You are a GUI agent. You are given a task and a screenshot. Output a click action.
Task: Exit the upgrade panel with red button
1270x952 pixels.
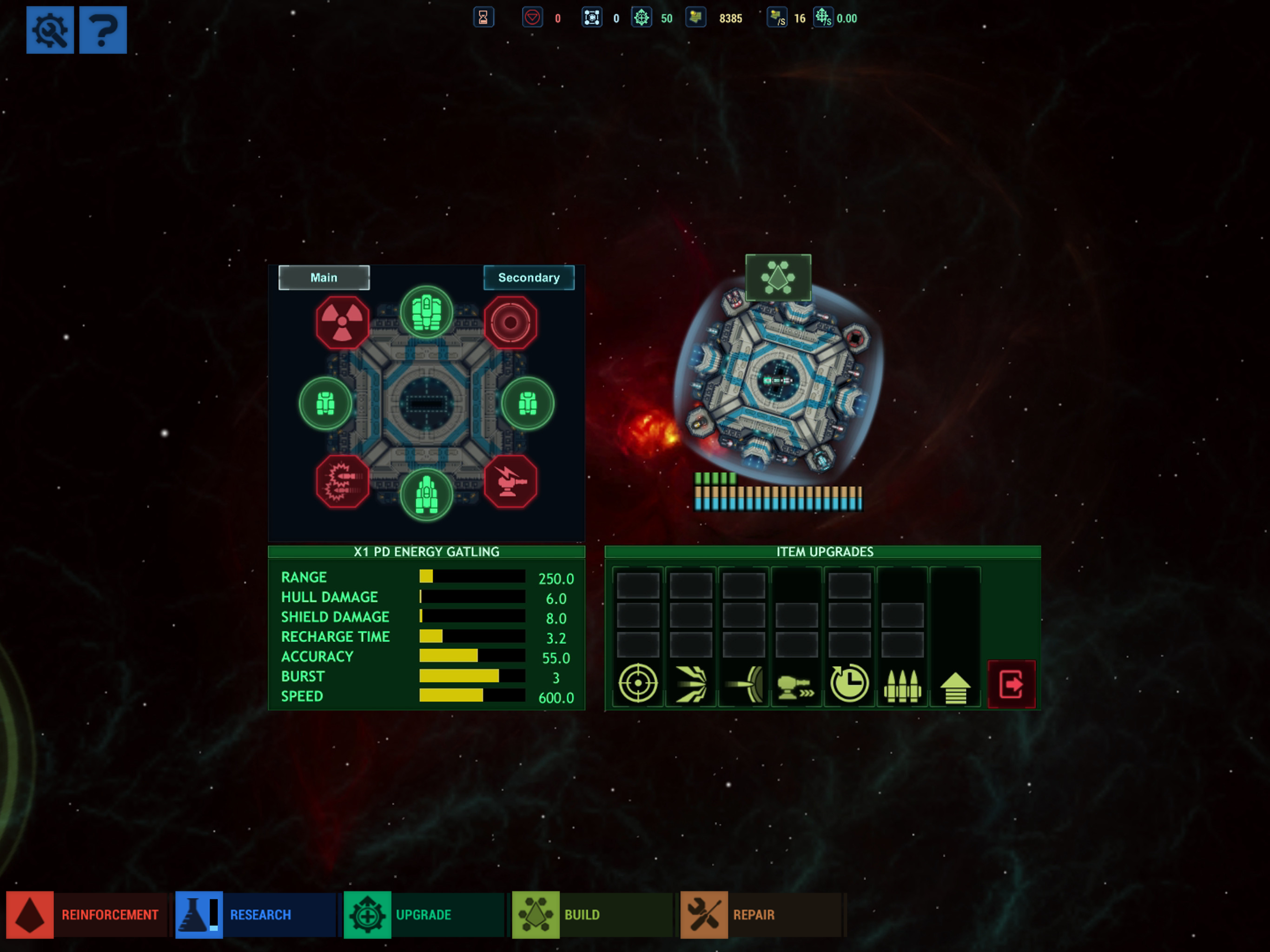point(1011,684)
